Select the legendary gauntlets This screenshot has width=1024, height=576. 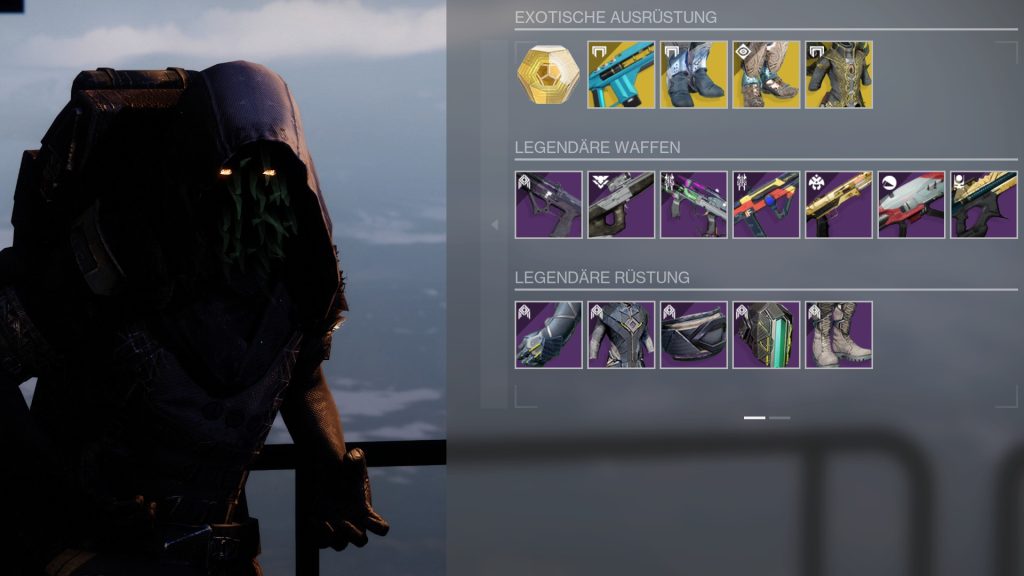pos(548,335)
